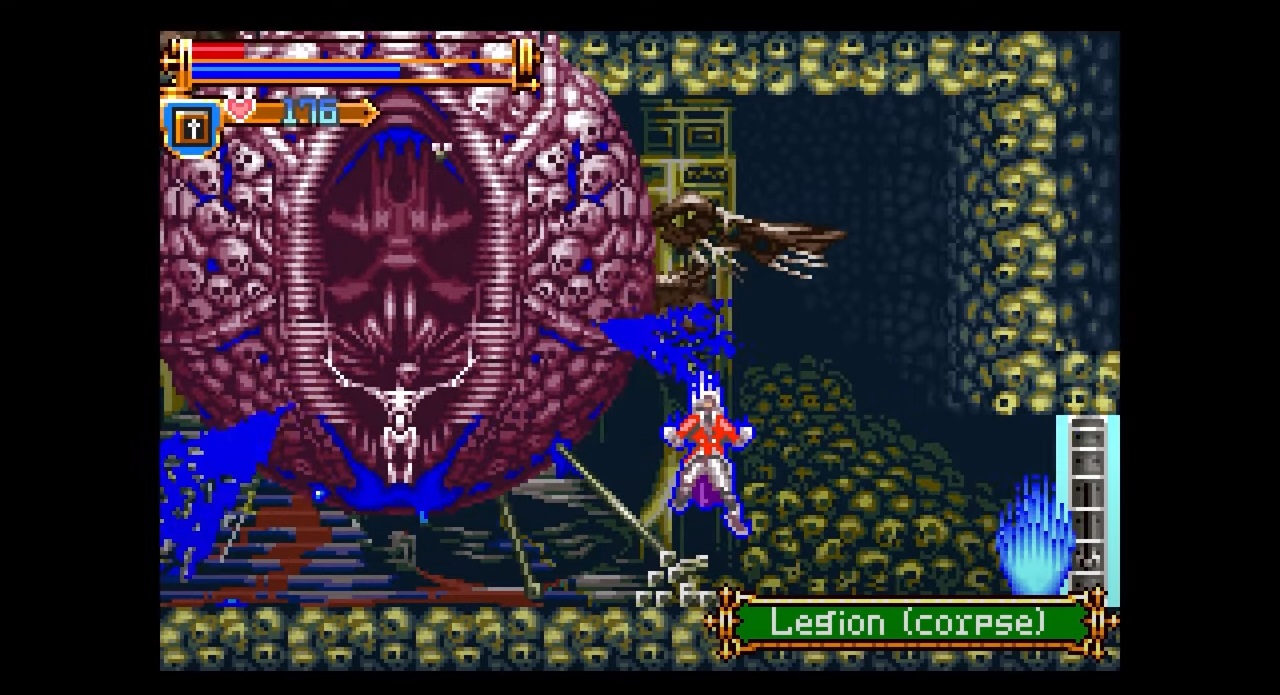
Task: Select the holy book sub-weapon icon
Action: [192, 127]
